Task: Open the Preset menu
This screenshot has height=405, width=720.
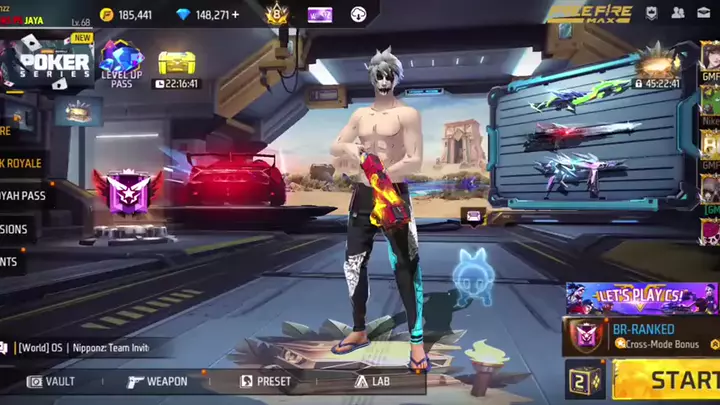Action: click(x=266, y=381)
